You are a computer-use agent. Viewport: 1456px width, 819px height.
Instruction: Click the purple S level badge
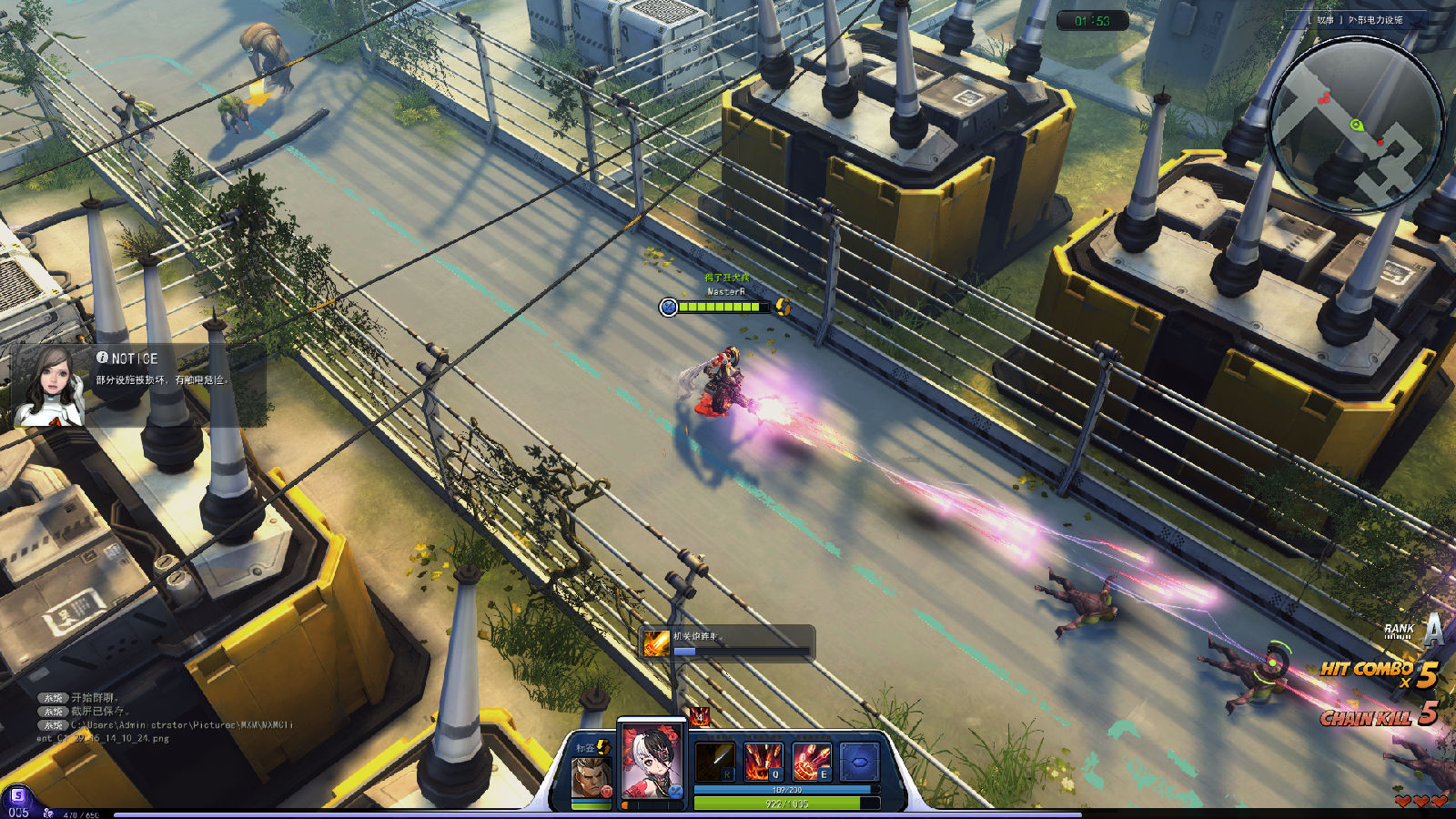coord(17,796)
